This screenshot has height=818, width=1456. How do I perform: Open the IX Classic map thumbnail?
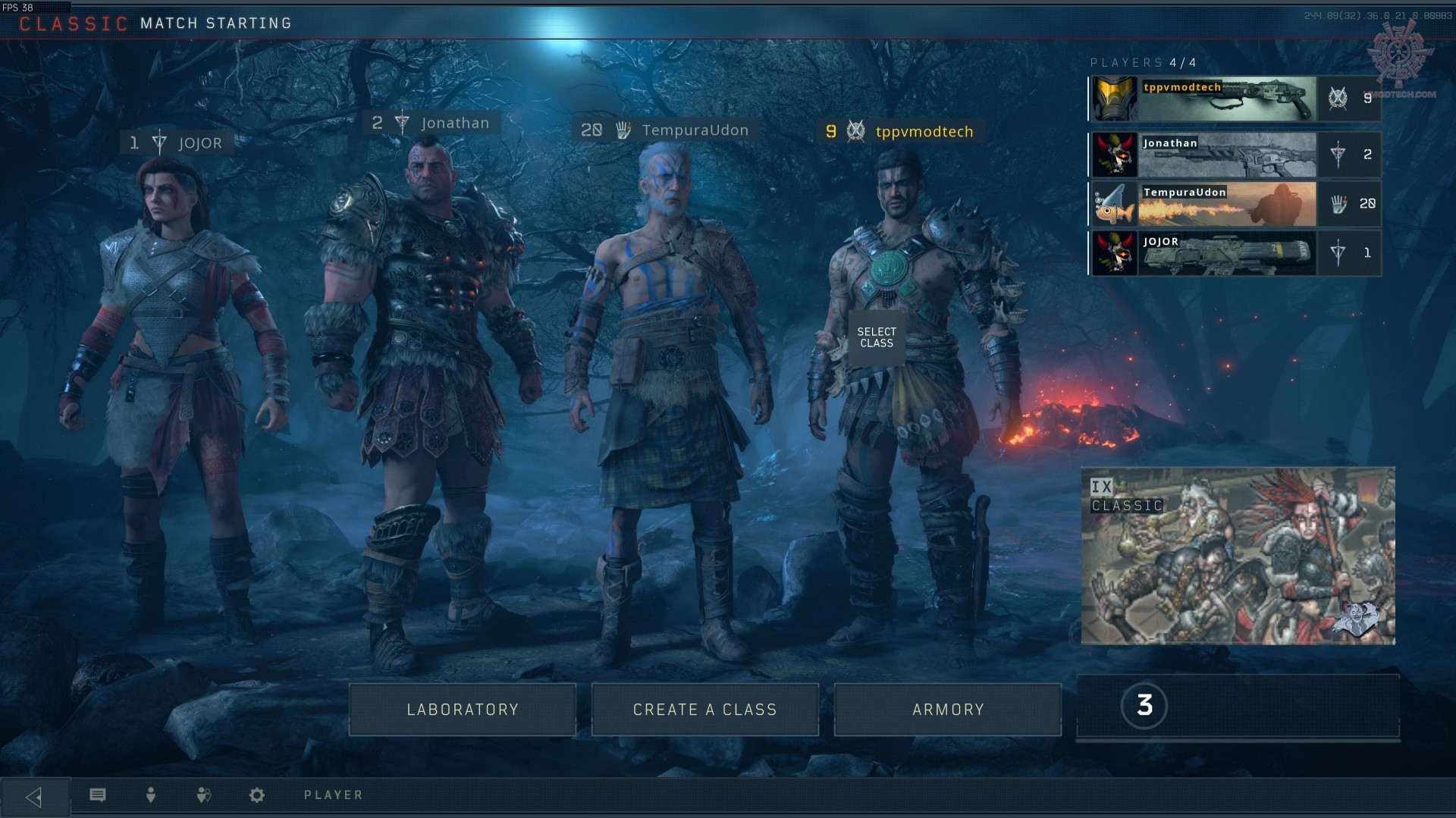[x=1238, y=556]
